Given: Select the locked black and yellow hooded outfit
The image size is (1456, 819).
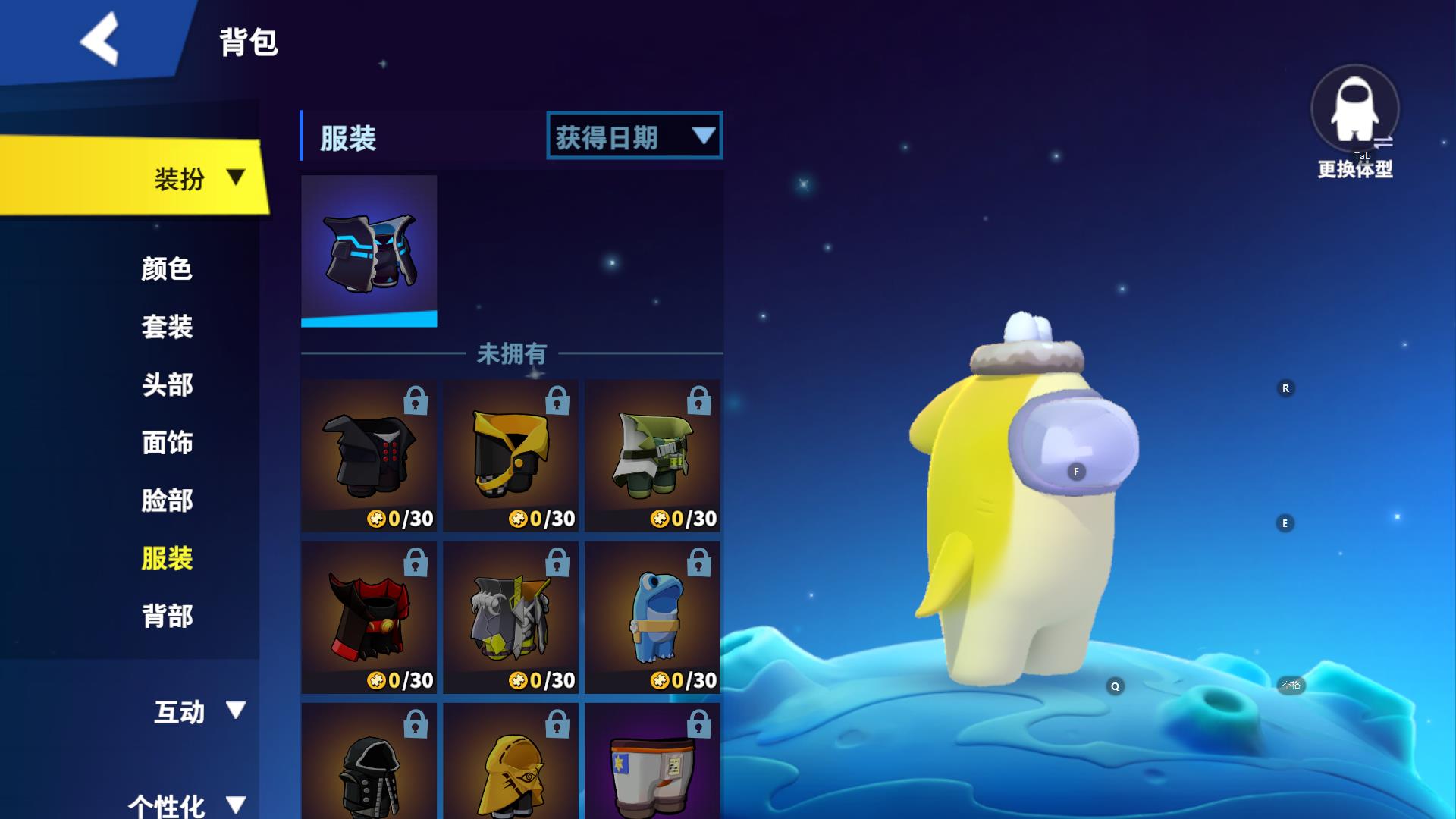Looking at the screenshot, I should (510, 455).
